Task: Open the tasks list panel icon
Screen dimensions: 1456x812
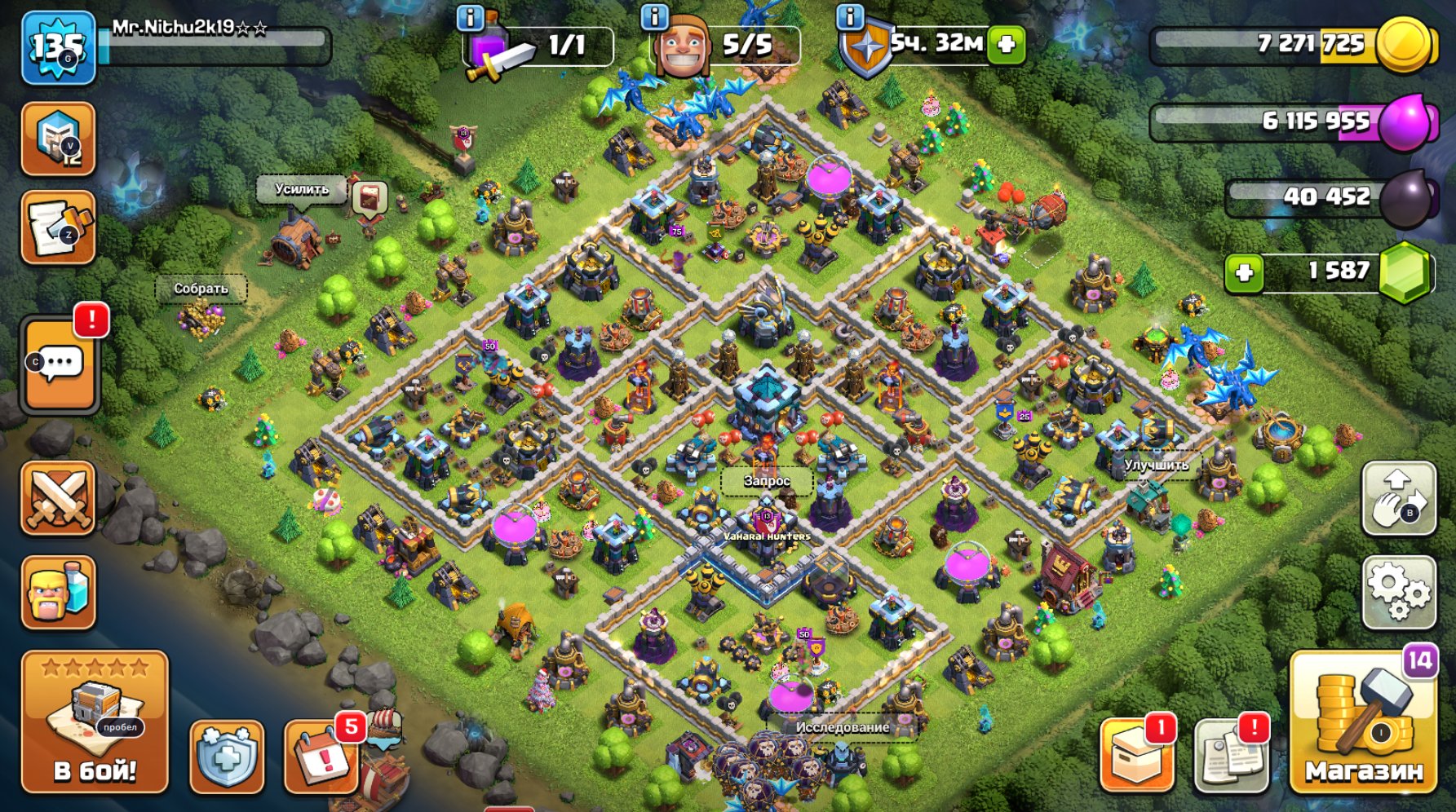Action: [x=59, y=227]
